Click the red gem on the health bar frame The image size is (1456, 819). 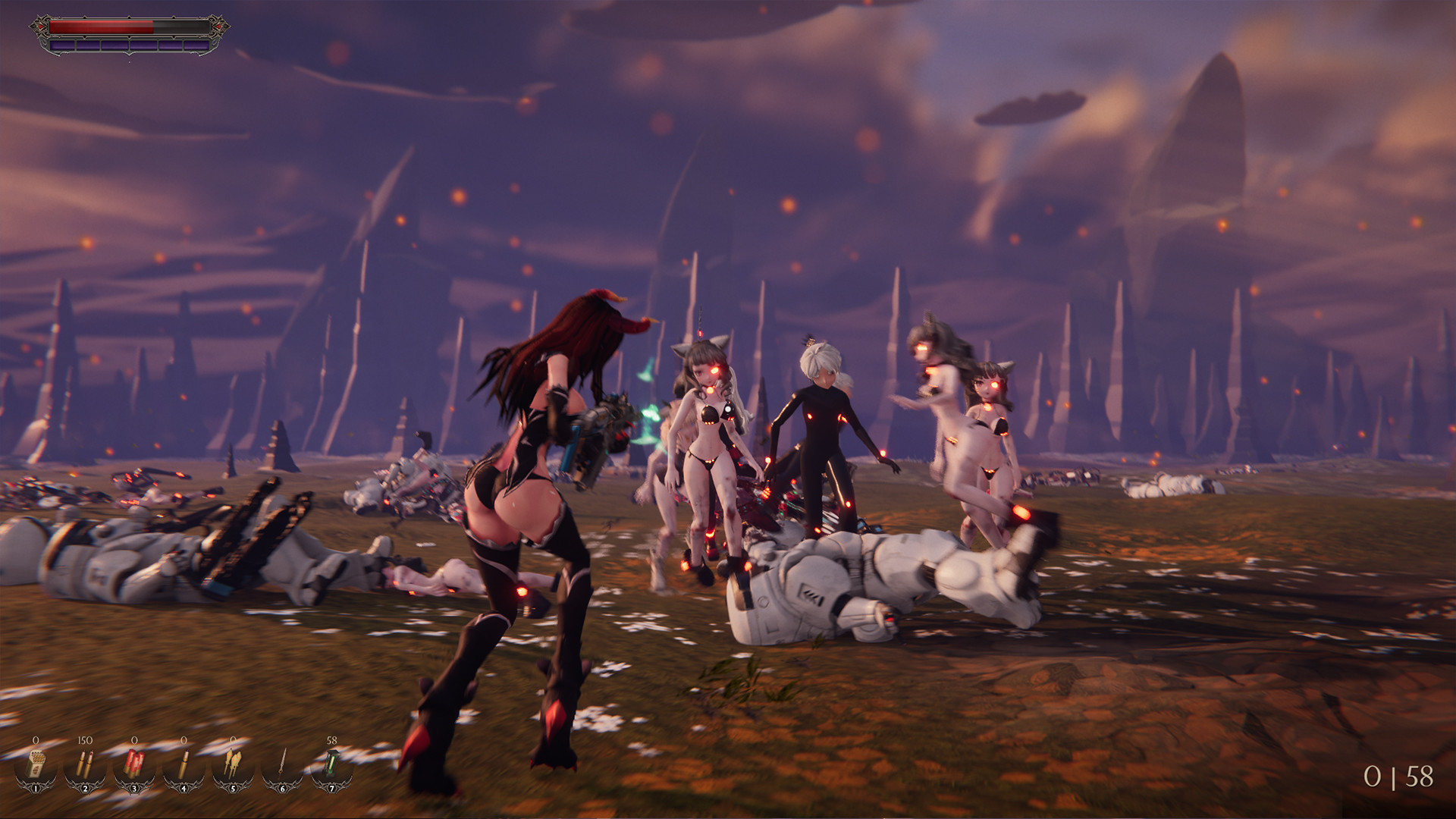[41, 27]
